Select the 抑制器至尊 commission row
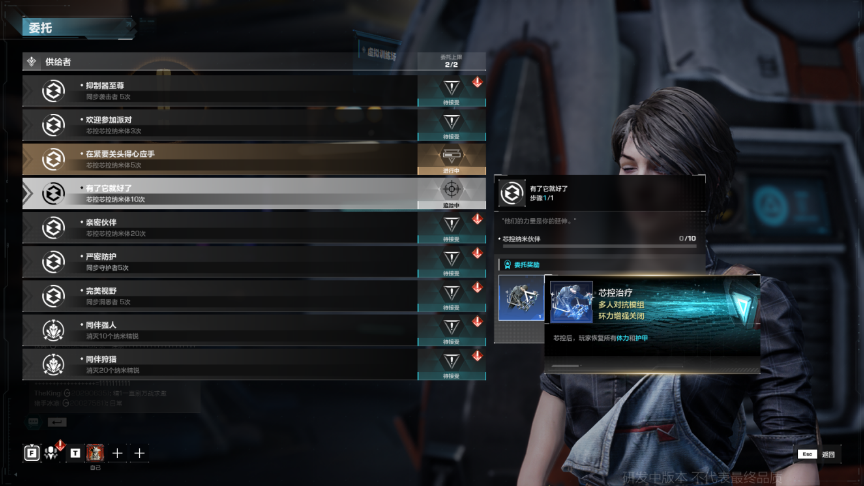 [x=220, y=91]
